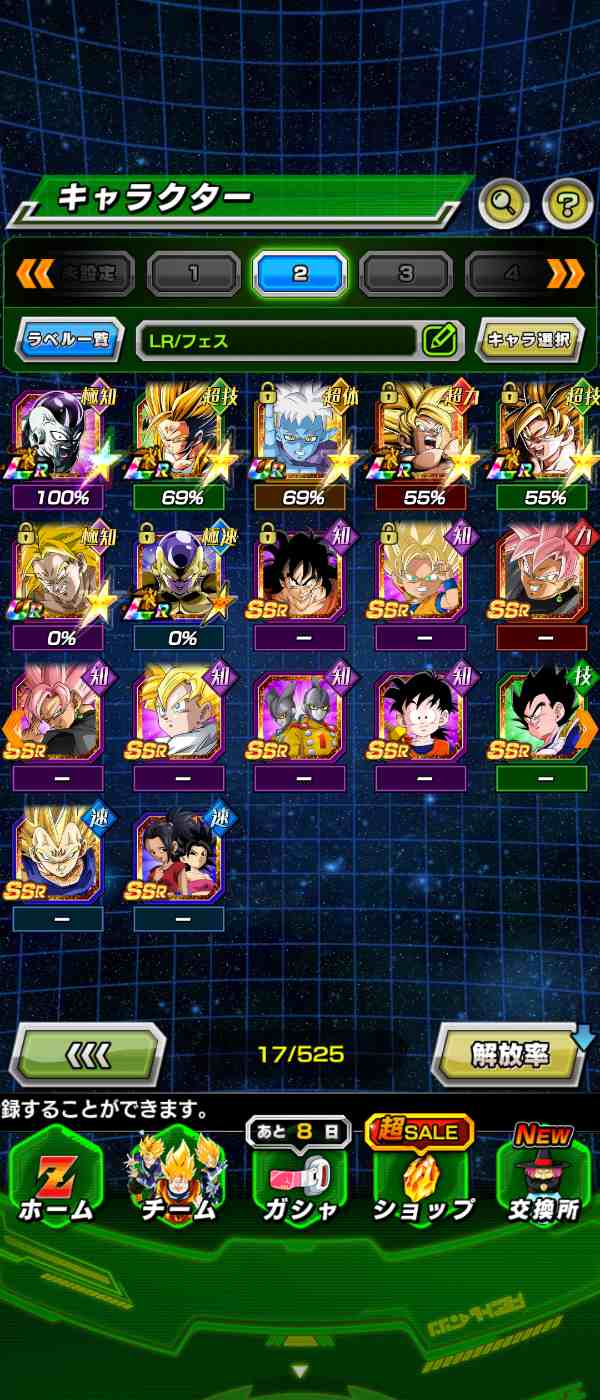Image resolution: width=600 pixels, height=1400 pixels.
Task: Select the SSR Yamcha card
Action: tap(300, 578)
